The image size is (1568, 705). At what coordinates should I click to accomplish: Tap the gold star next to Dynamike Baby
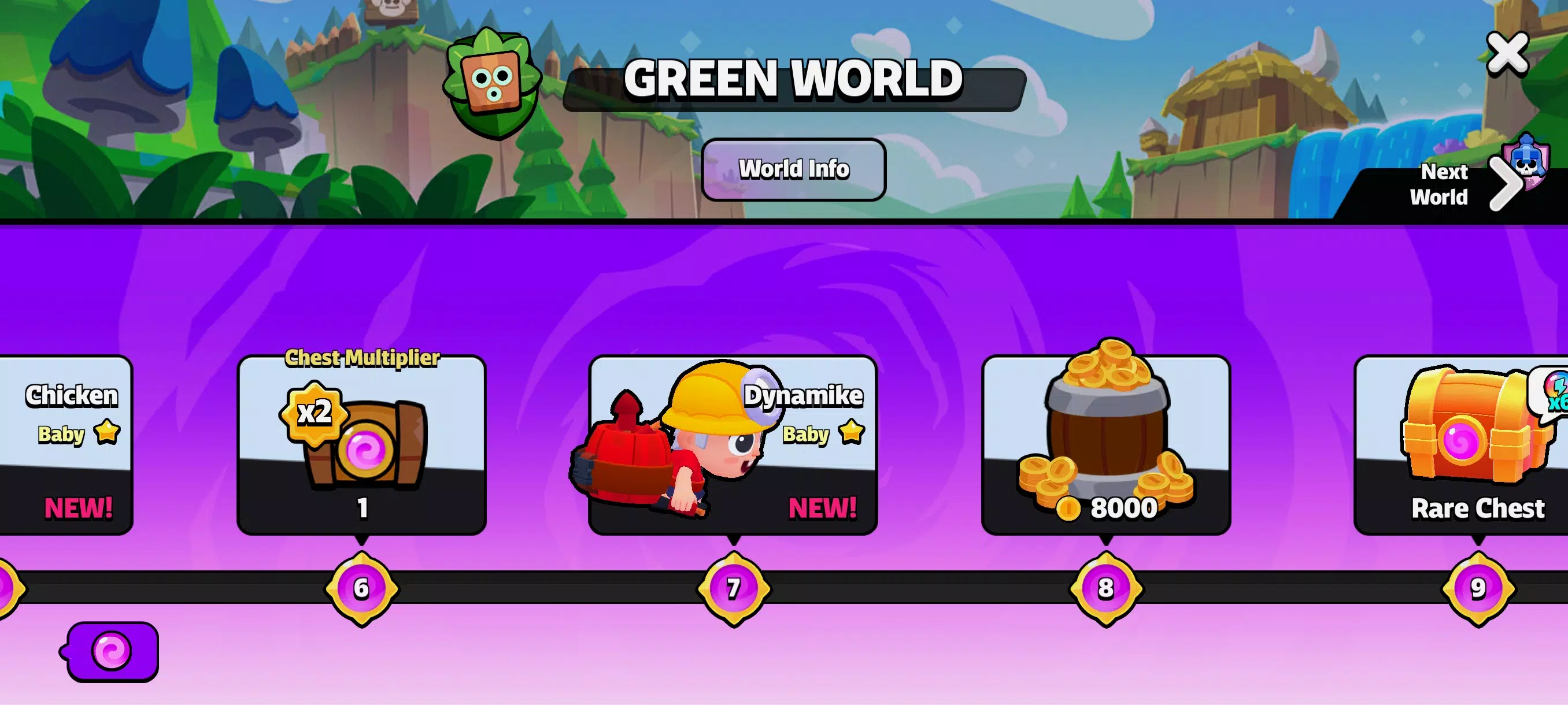point(851,433)
